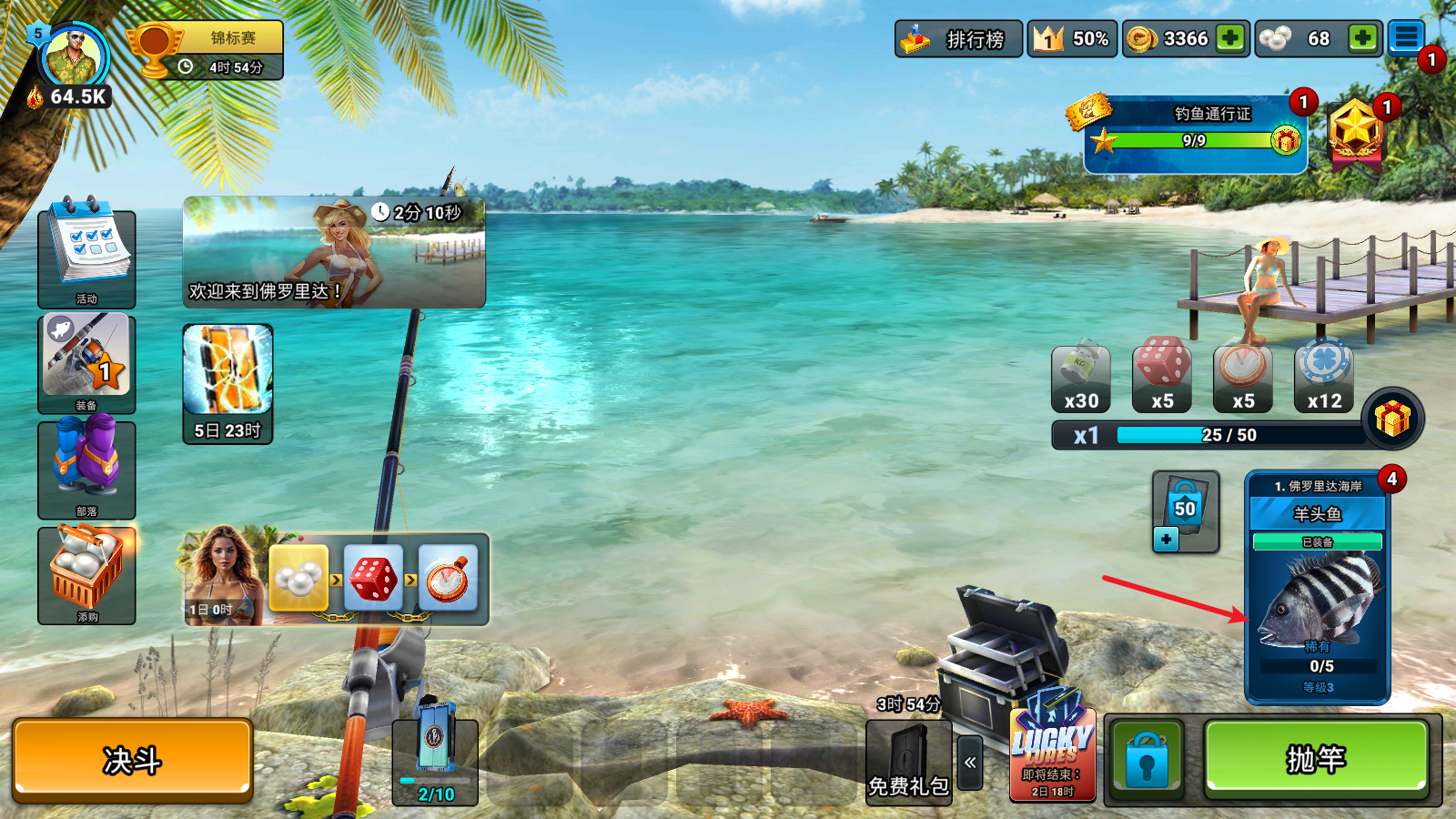Select the x5 dice booster
The height and width of the screenshot is (819, 1456).
pos(1162,373)
